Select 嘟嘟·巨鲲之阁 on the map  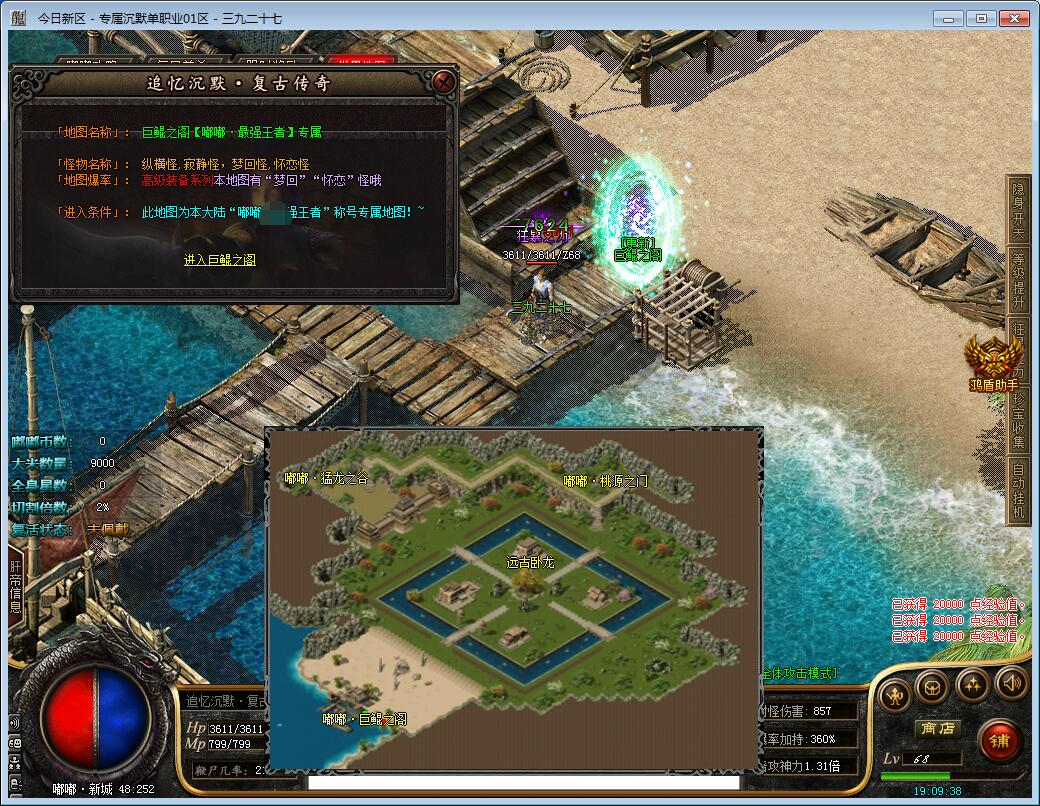tap(364, 718)
